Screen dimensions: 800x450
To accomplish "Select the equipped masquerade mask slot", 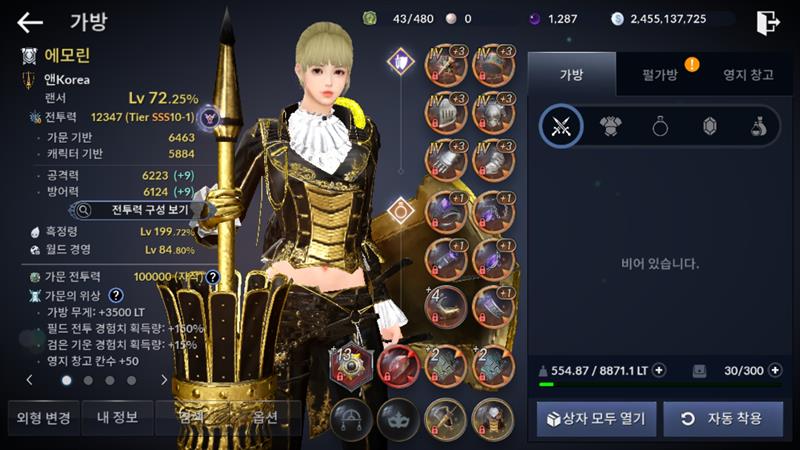I will pyautogui.click(x=398, y=417).
